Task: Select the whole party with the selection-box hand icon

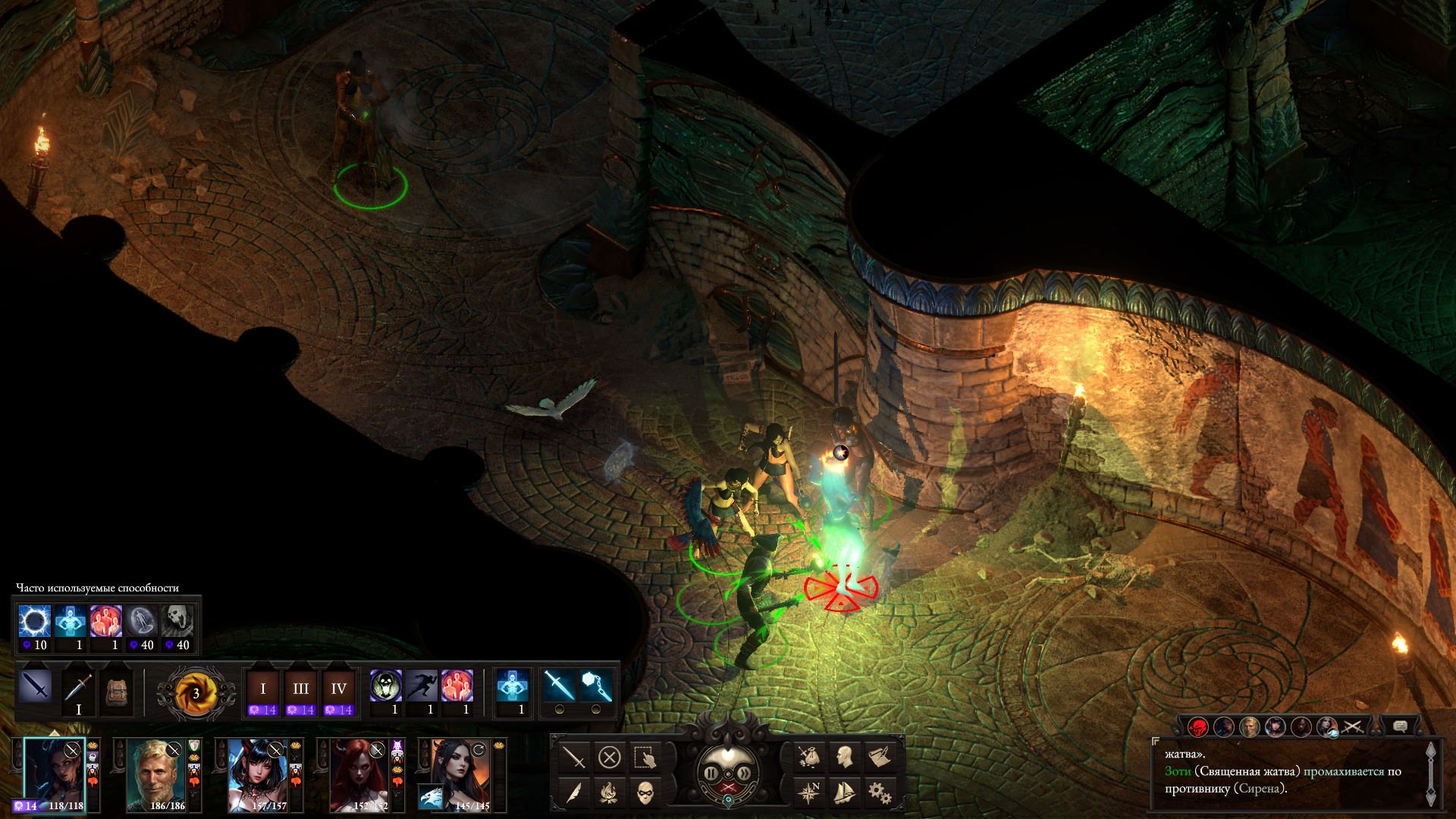Action: click(645, 757)
